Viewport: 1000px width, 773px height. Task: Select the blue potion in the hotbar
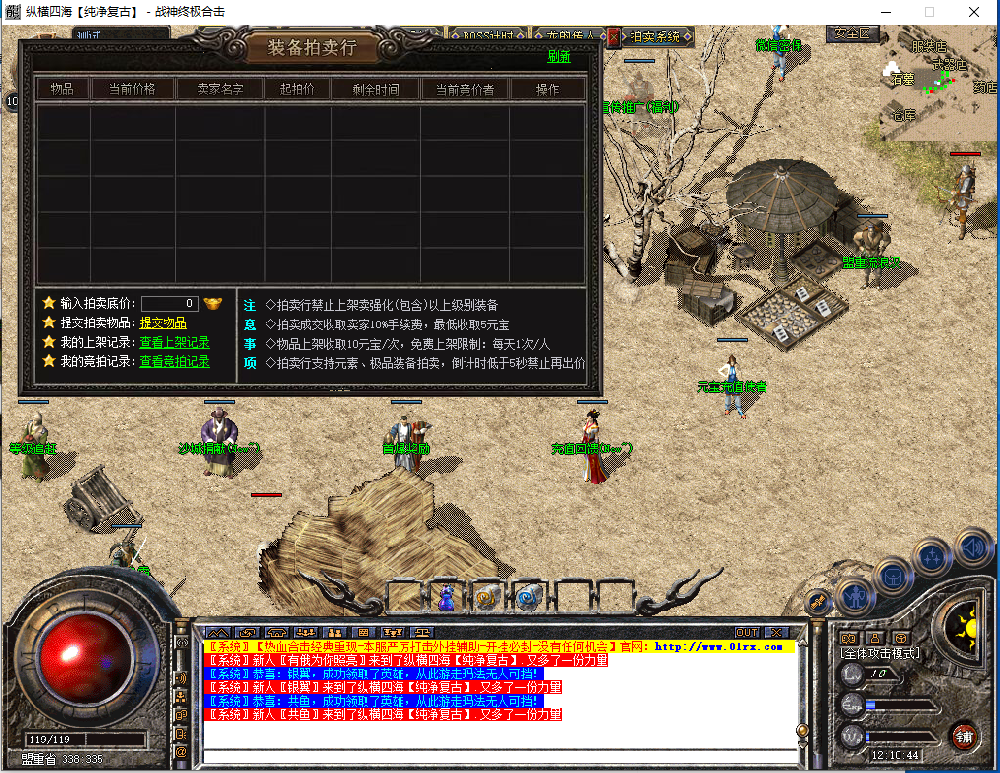tap(446, 597)
